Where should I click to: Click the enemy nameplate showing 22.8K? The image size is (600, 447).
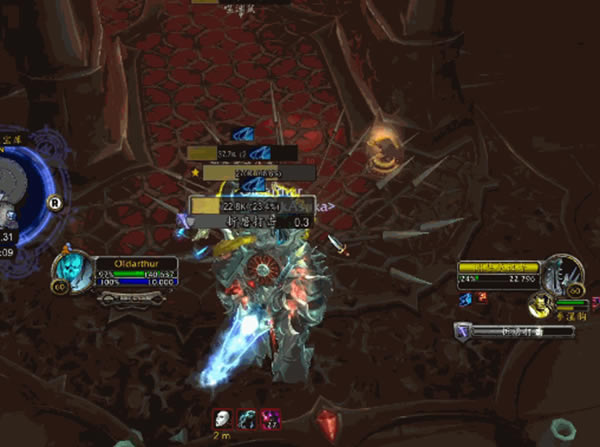click(x=238, y=205)
